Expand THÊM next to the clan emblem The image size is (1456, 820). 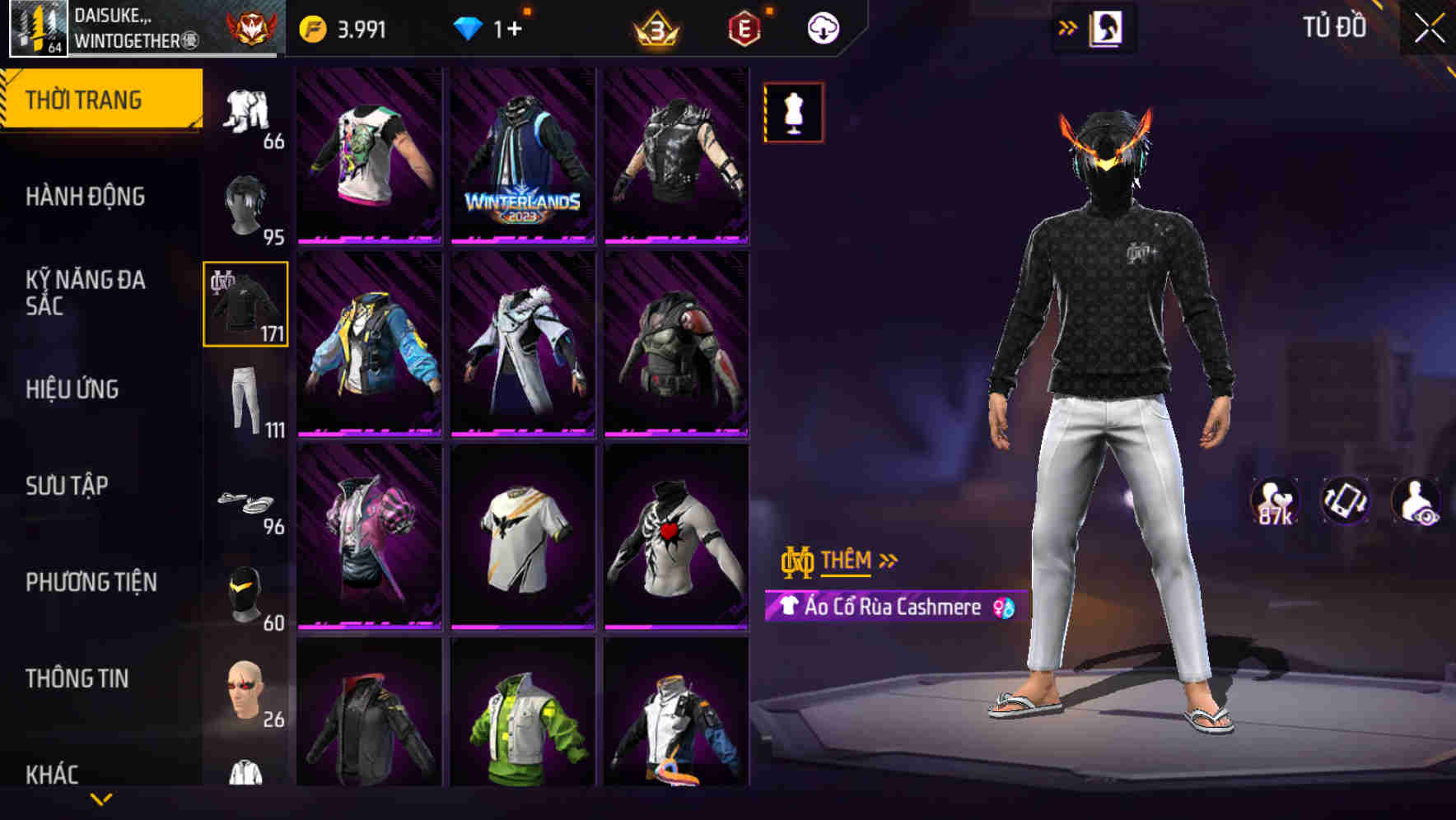[848, 561]
